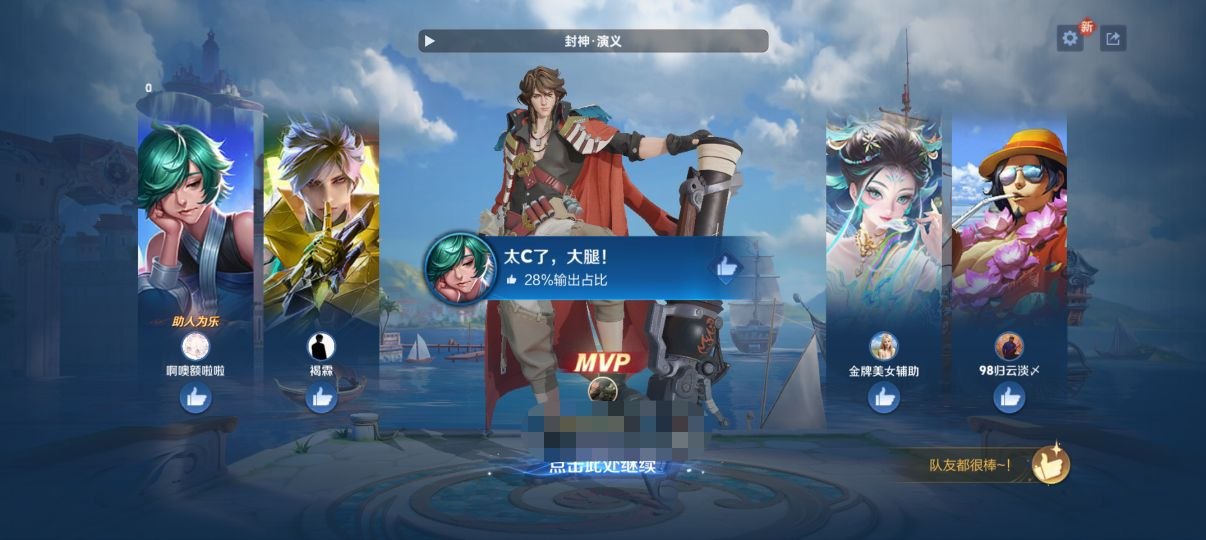Open the settings gear icon
Viewport: 1206px width, 540px height.
point(1070,39)
